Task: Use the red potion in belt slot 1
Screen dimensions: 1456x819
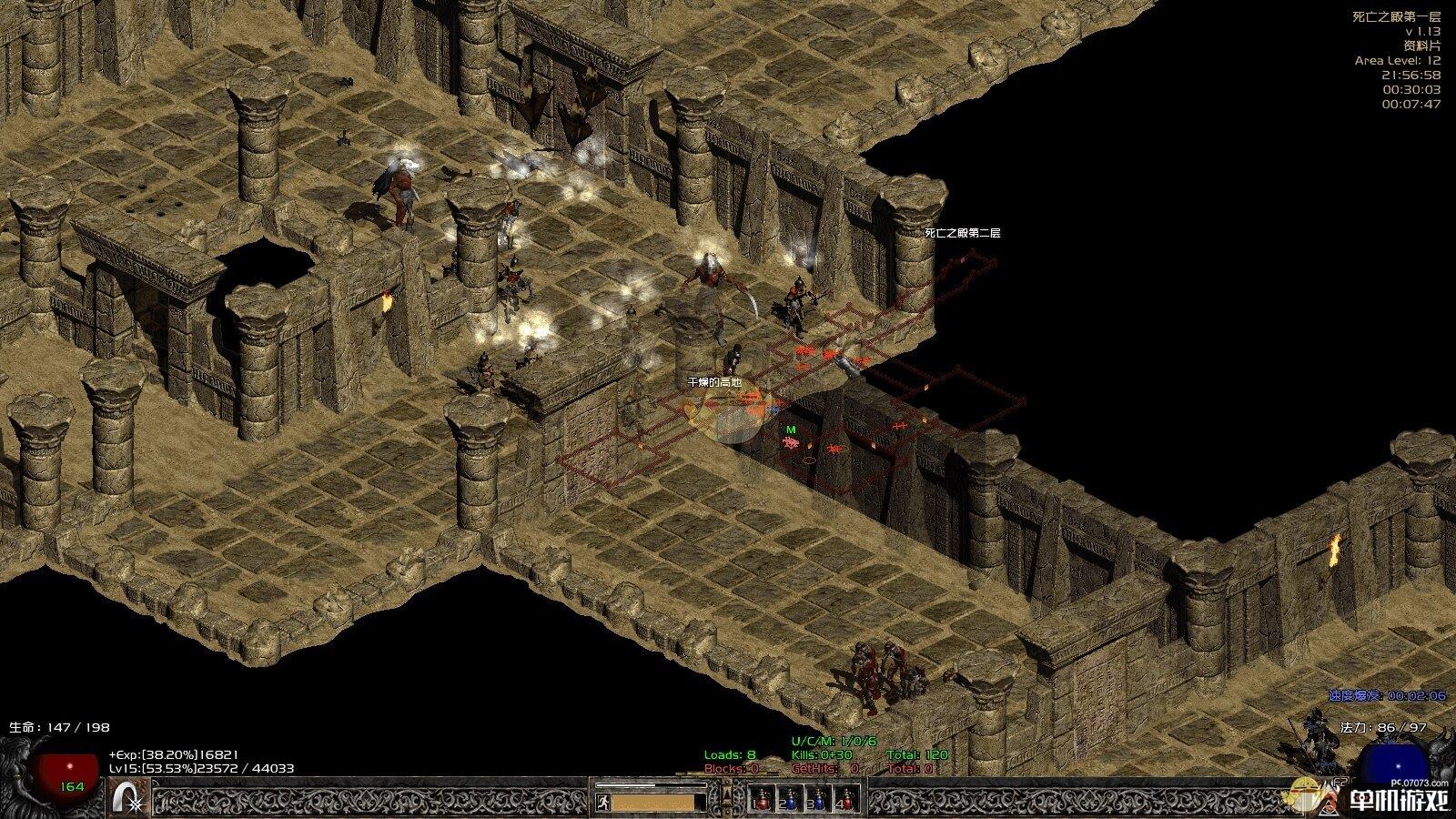Action: click(x=763, y=799)
